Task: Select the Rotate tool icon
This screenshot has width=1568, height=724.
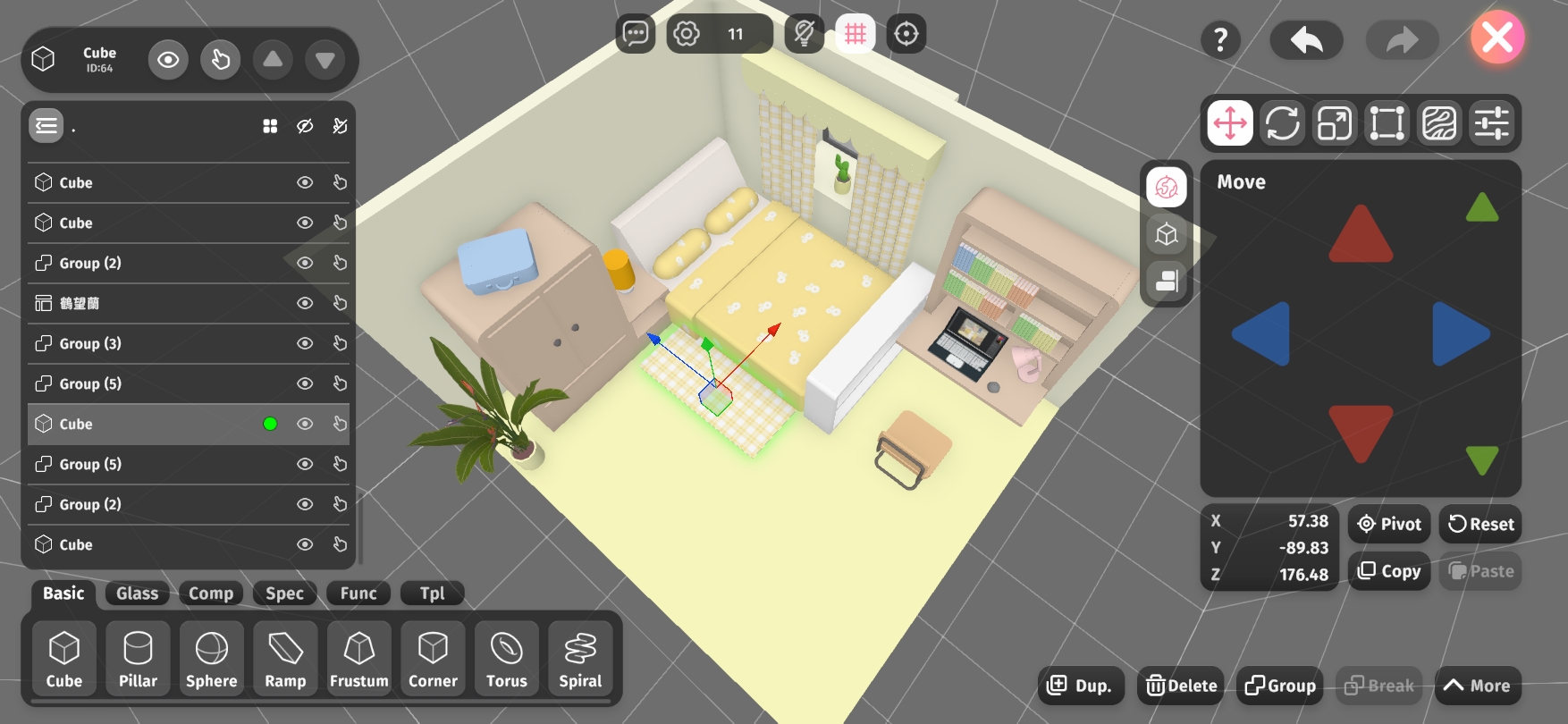Action: click(1282, 123)
